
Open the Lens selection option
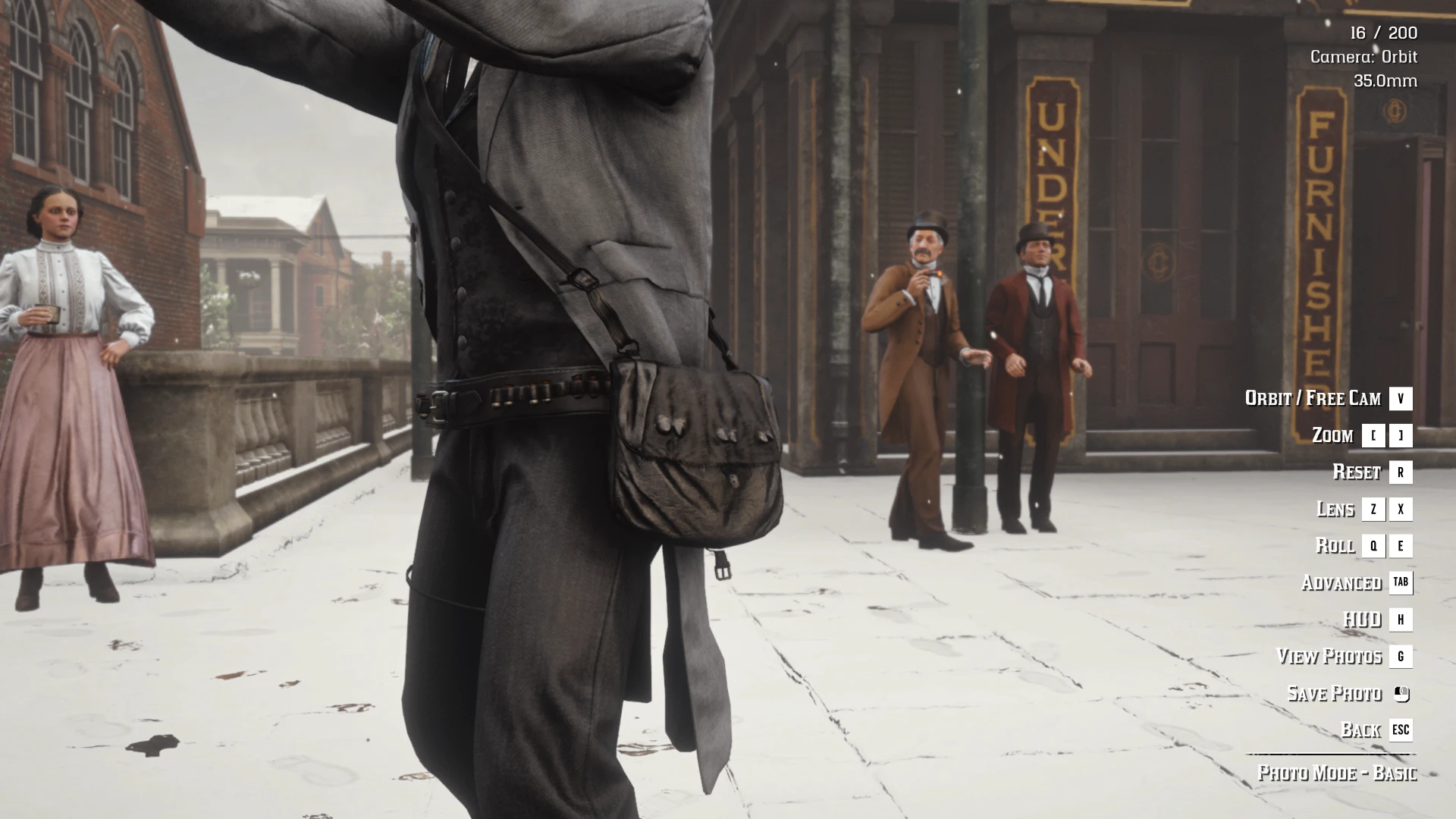(1336, 509)
